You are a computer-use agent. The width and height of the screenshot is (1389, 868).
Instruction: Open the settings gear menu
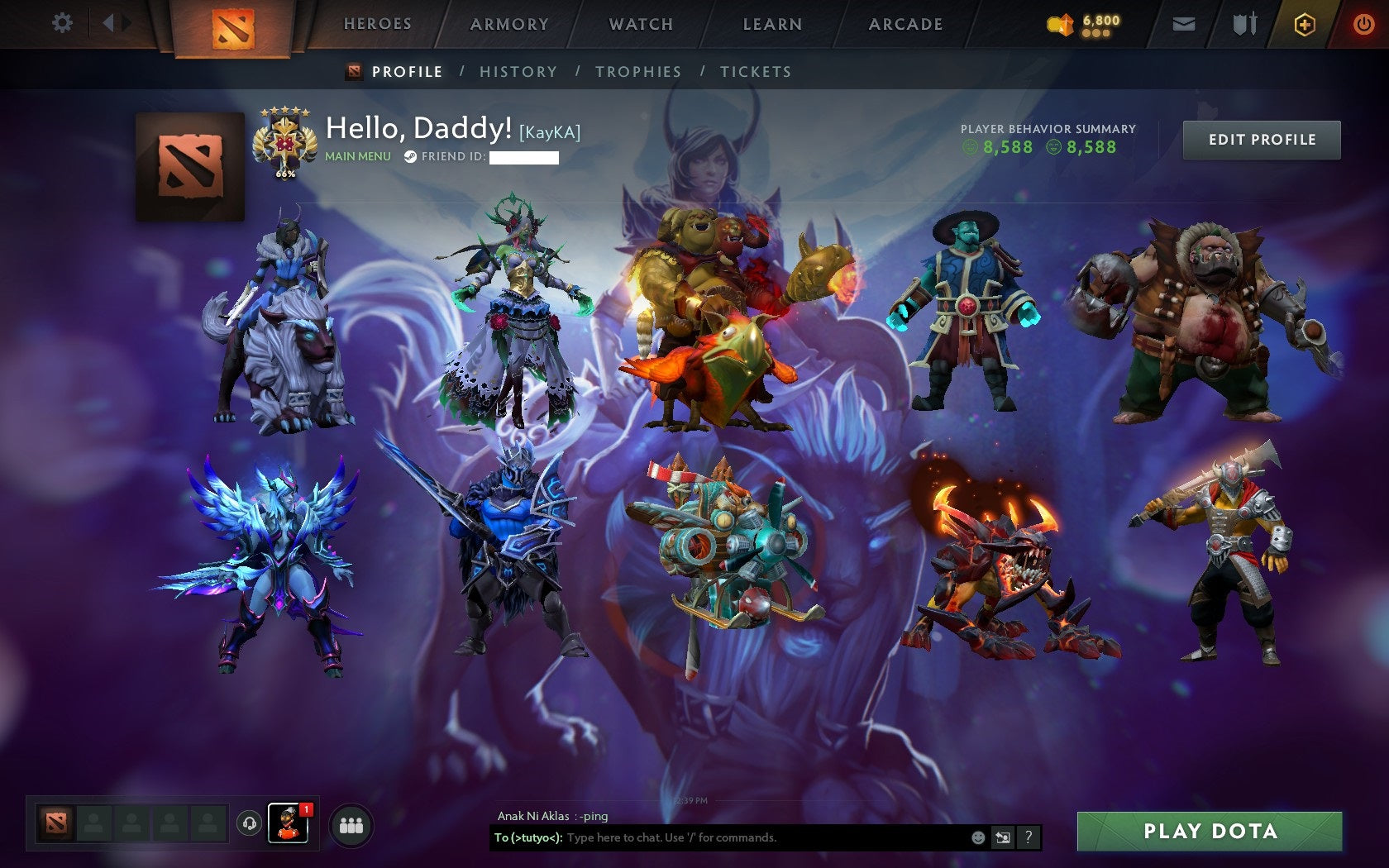(x=61, y=23)
